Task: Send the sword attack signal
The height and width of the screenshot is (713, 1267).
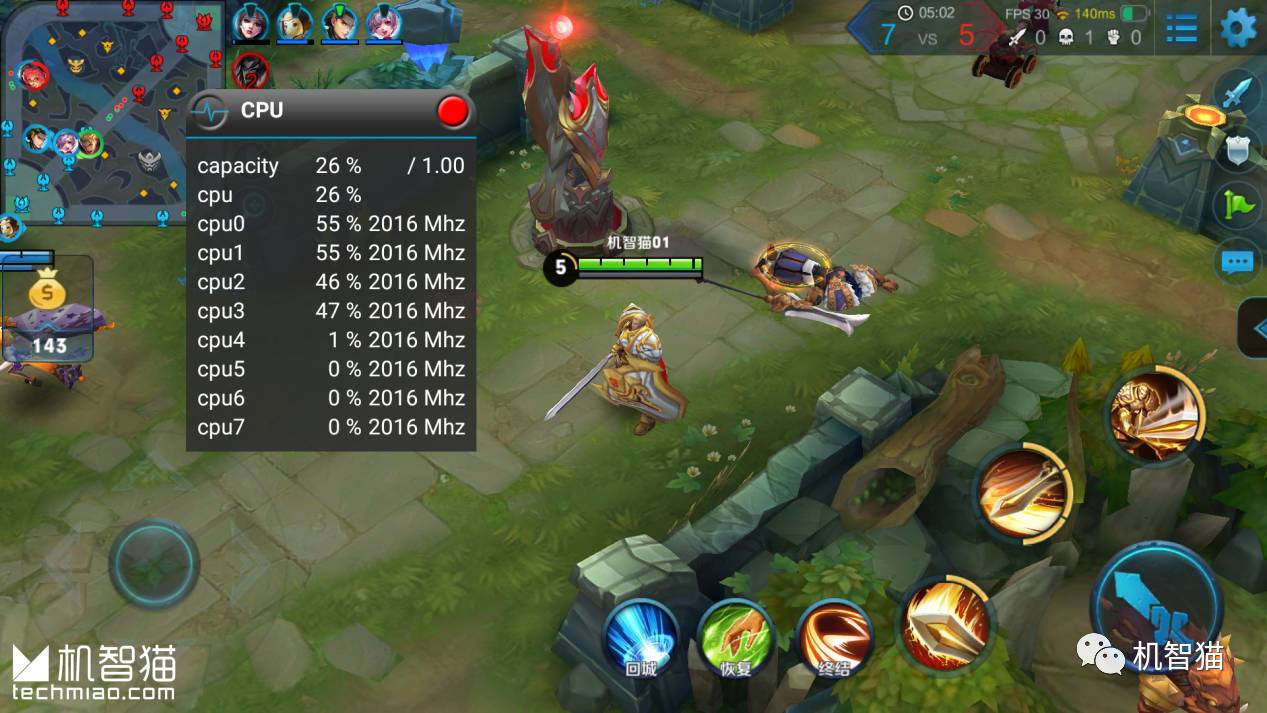Action: click(1237, 95)
